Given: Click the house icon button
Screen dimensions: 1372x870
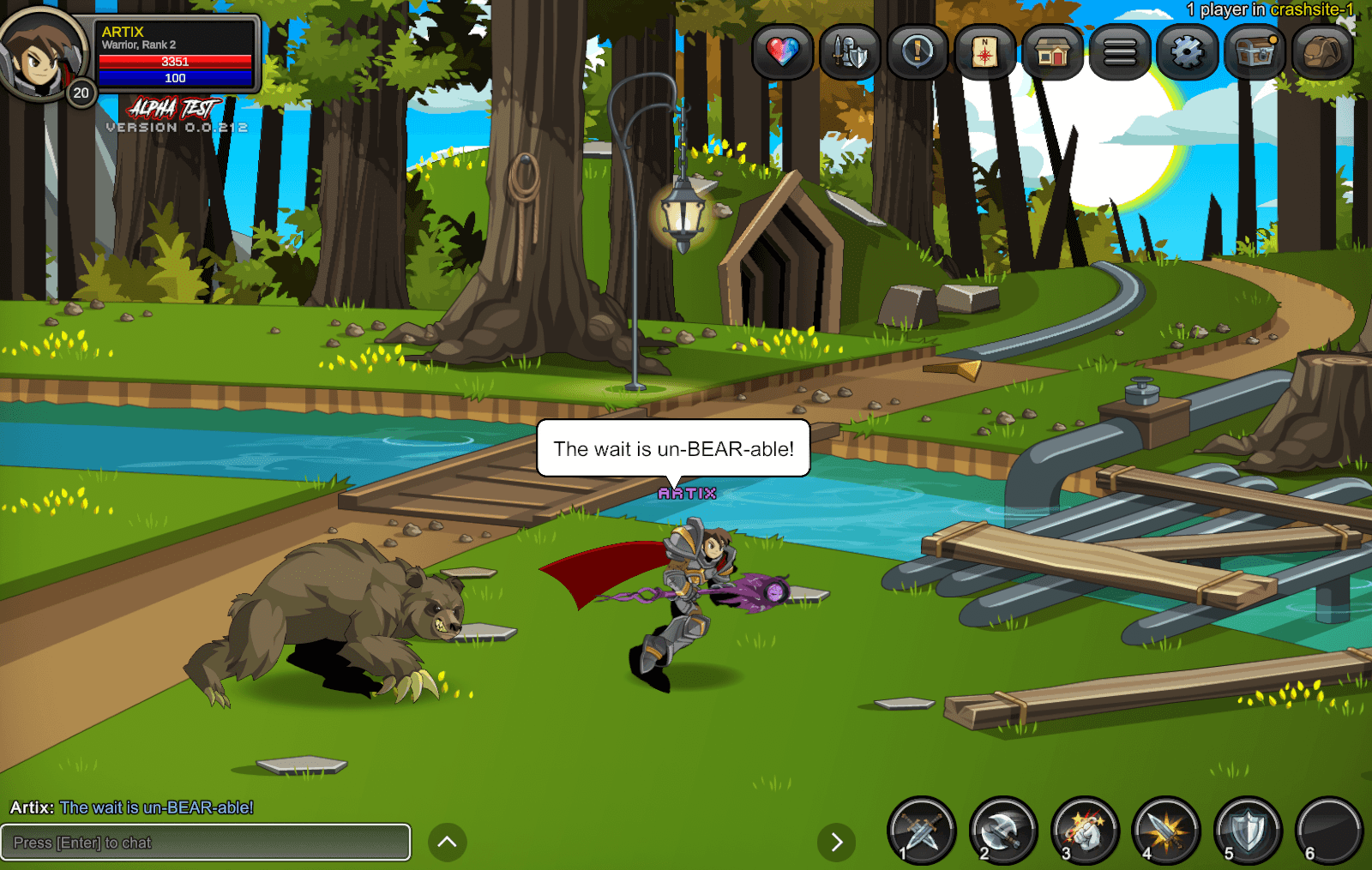Looking at the screenshot, I should pos(1052,52).
